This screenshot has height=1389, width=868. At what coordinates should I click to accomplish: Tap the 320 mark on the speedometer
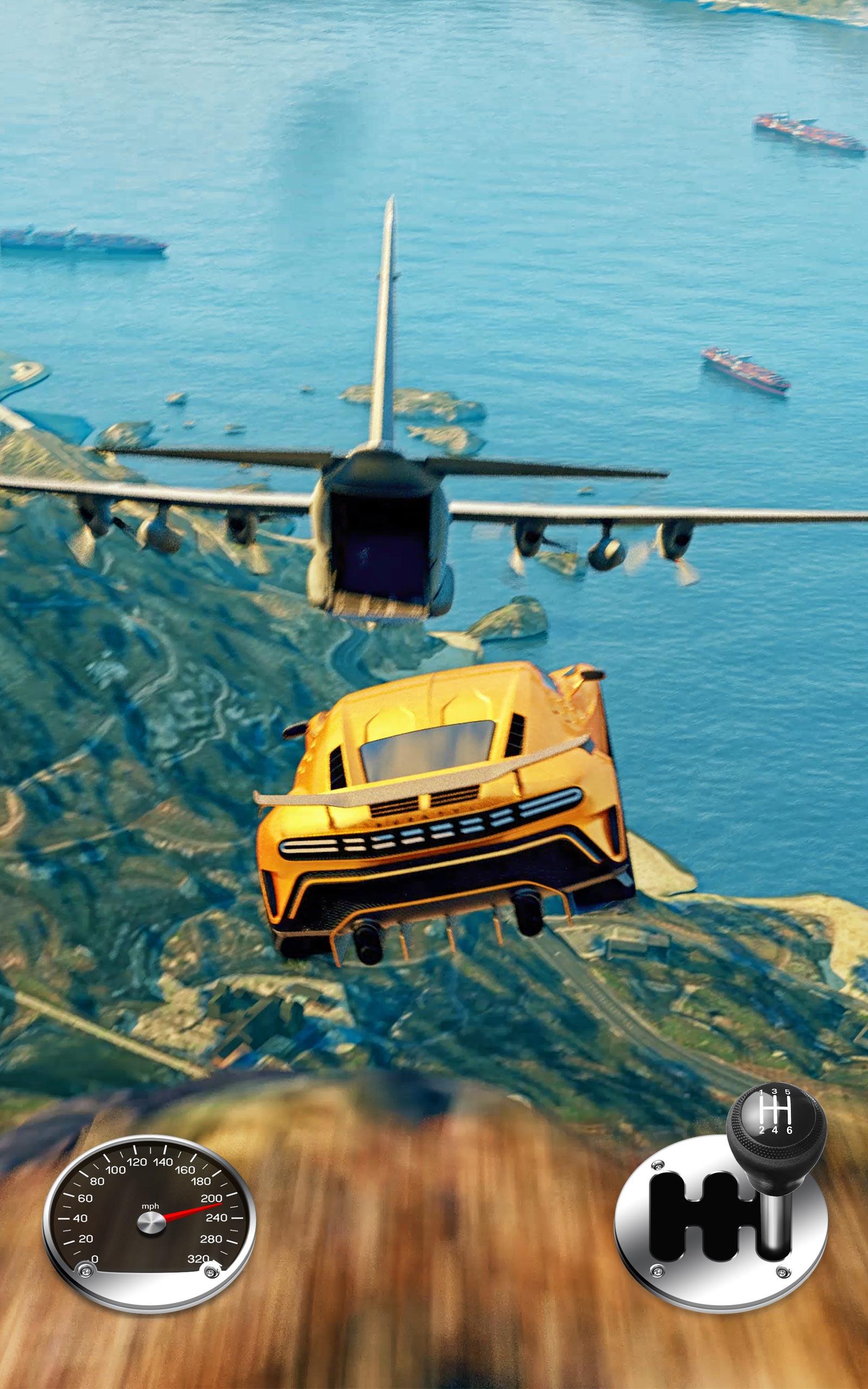[x=199, y=1259]
